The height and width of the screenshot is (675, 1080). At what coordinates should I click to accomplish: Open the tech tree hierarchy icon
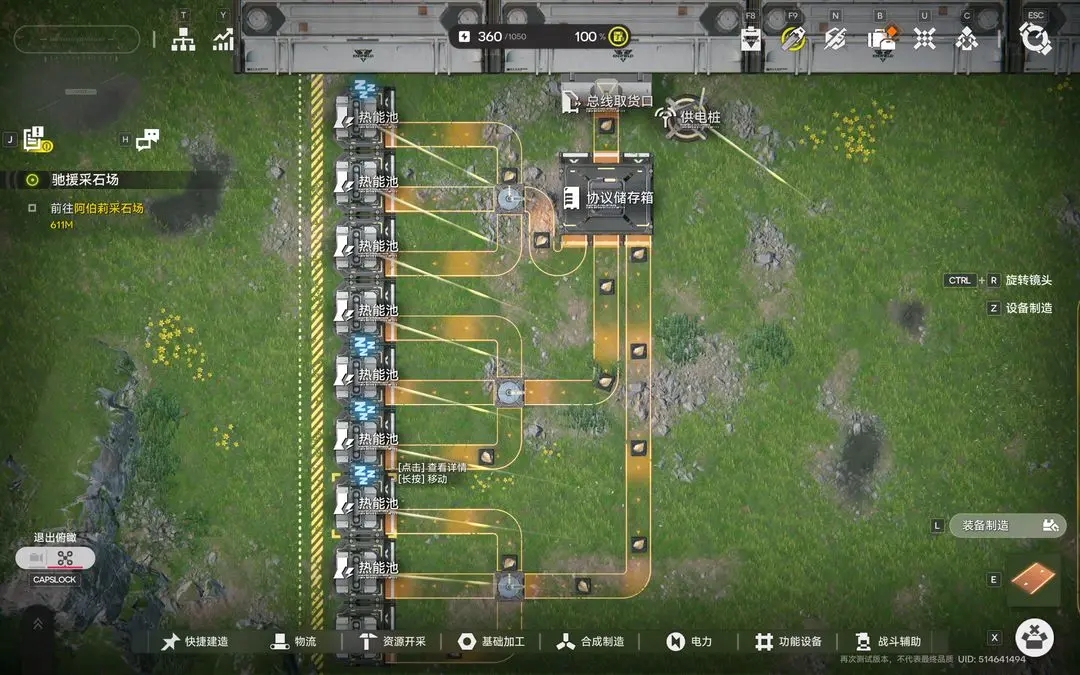(183, 40)
